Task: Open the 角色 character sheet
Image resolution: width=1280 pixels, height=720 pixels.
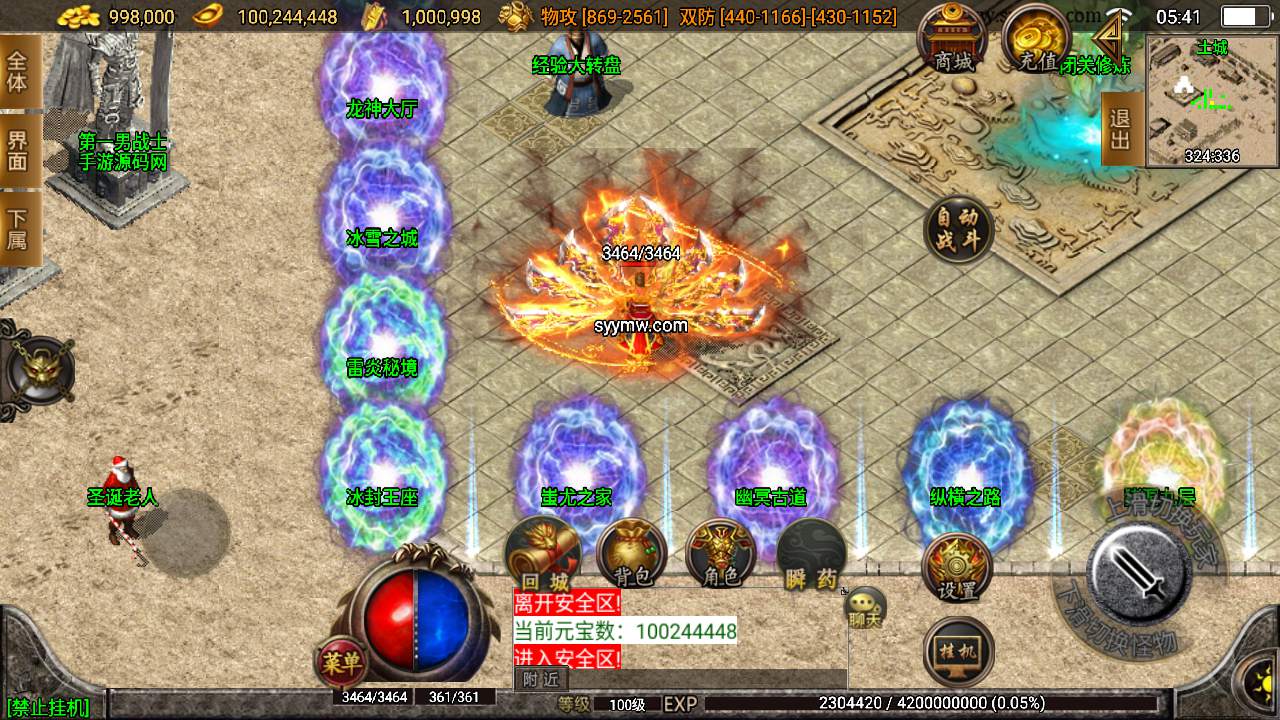Action: tap(721, 553)
